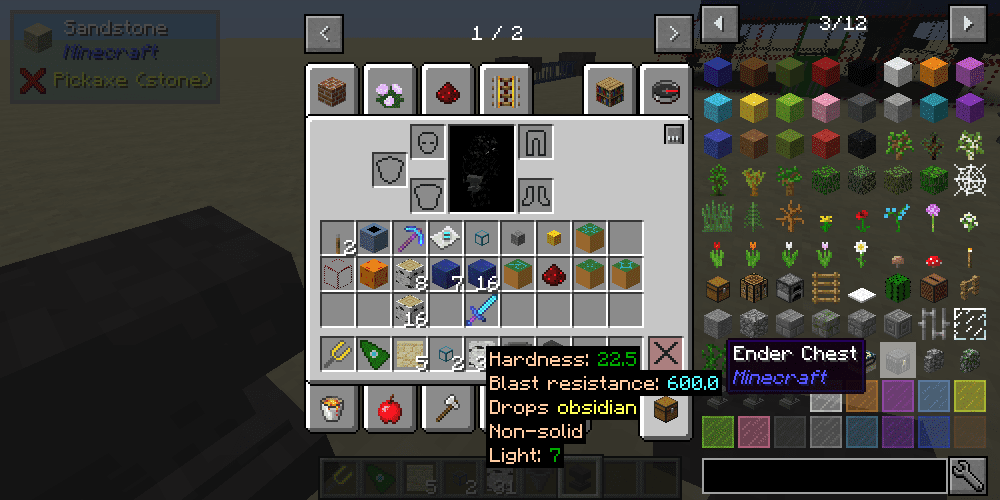The image size is (1000, 500).
Task: Switch to the Decoration flower tab
Action: click(390, 92)
